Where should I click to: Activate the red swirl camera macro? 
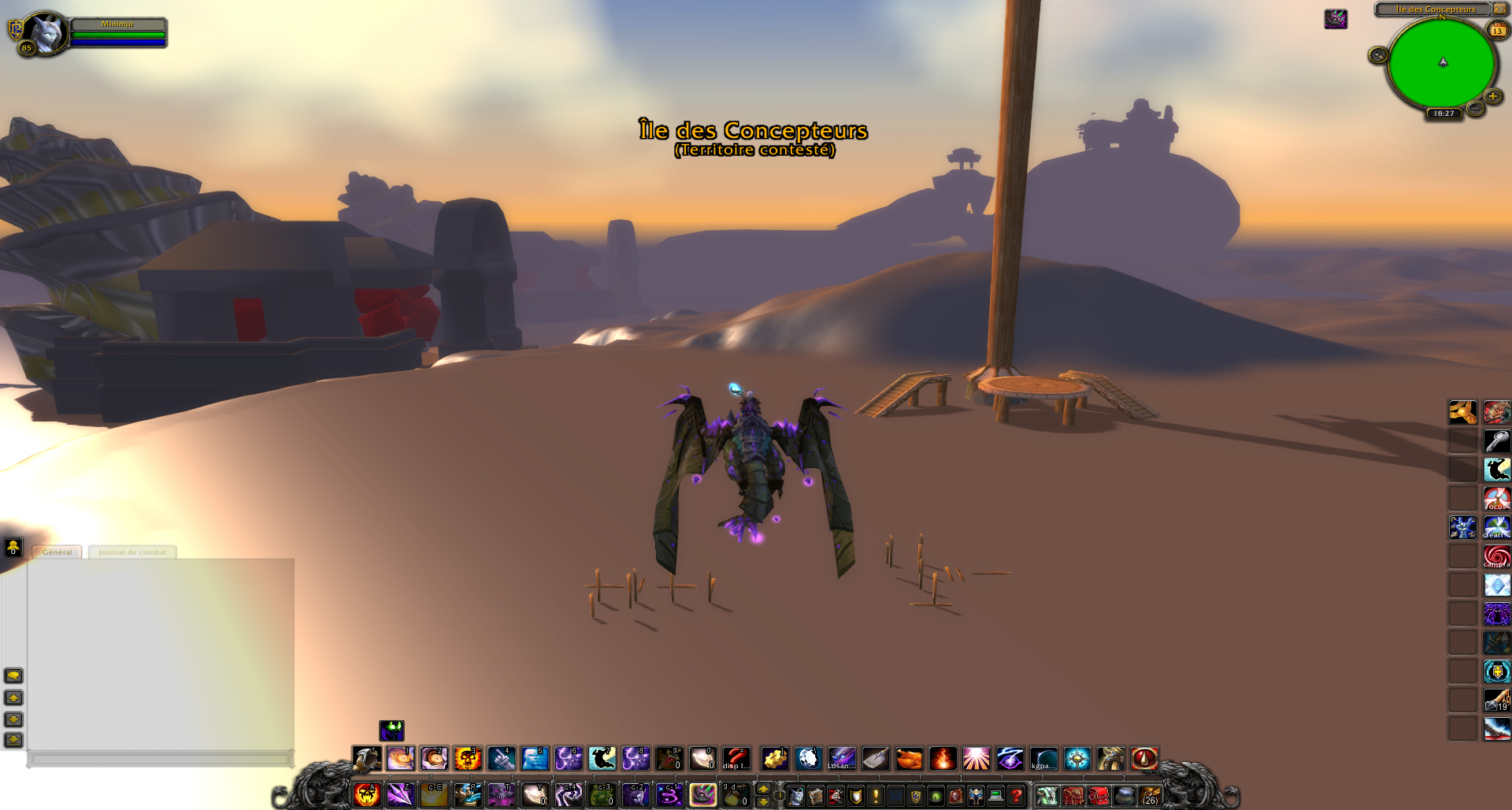[1496, 556]
